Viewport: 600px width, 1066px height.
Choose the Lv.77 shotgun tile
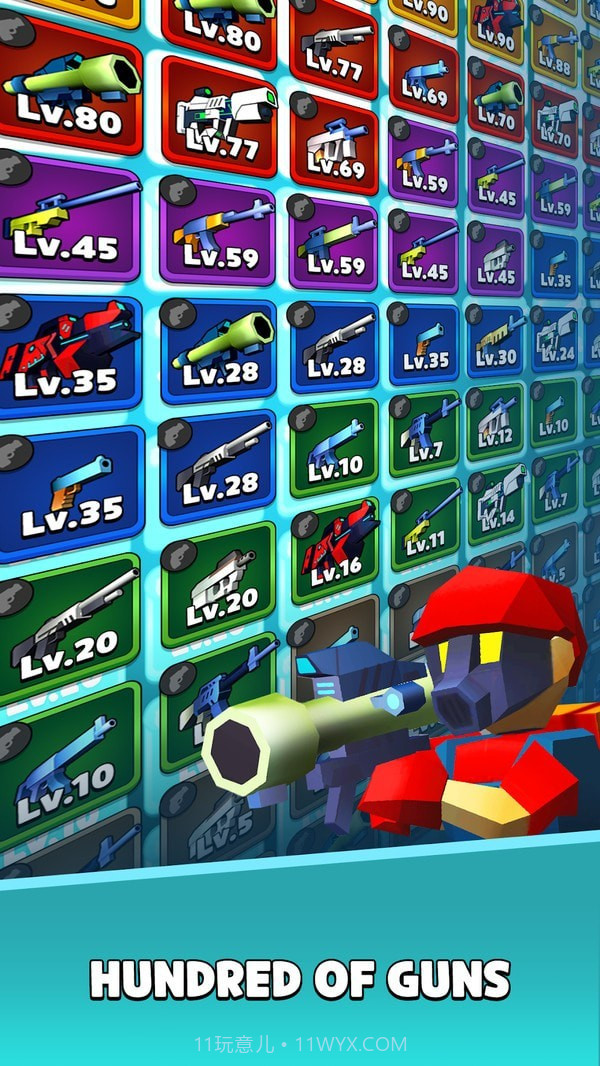click(x=333, y=48)
